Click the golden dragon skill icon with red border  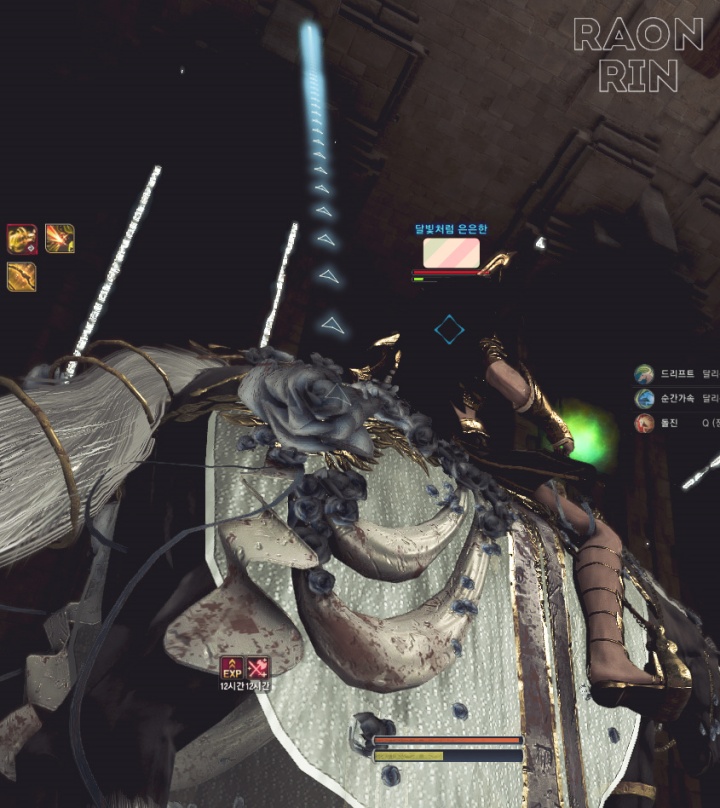click(x=22, y=239)
